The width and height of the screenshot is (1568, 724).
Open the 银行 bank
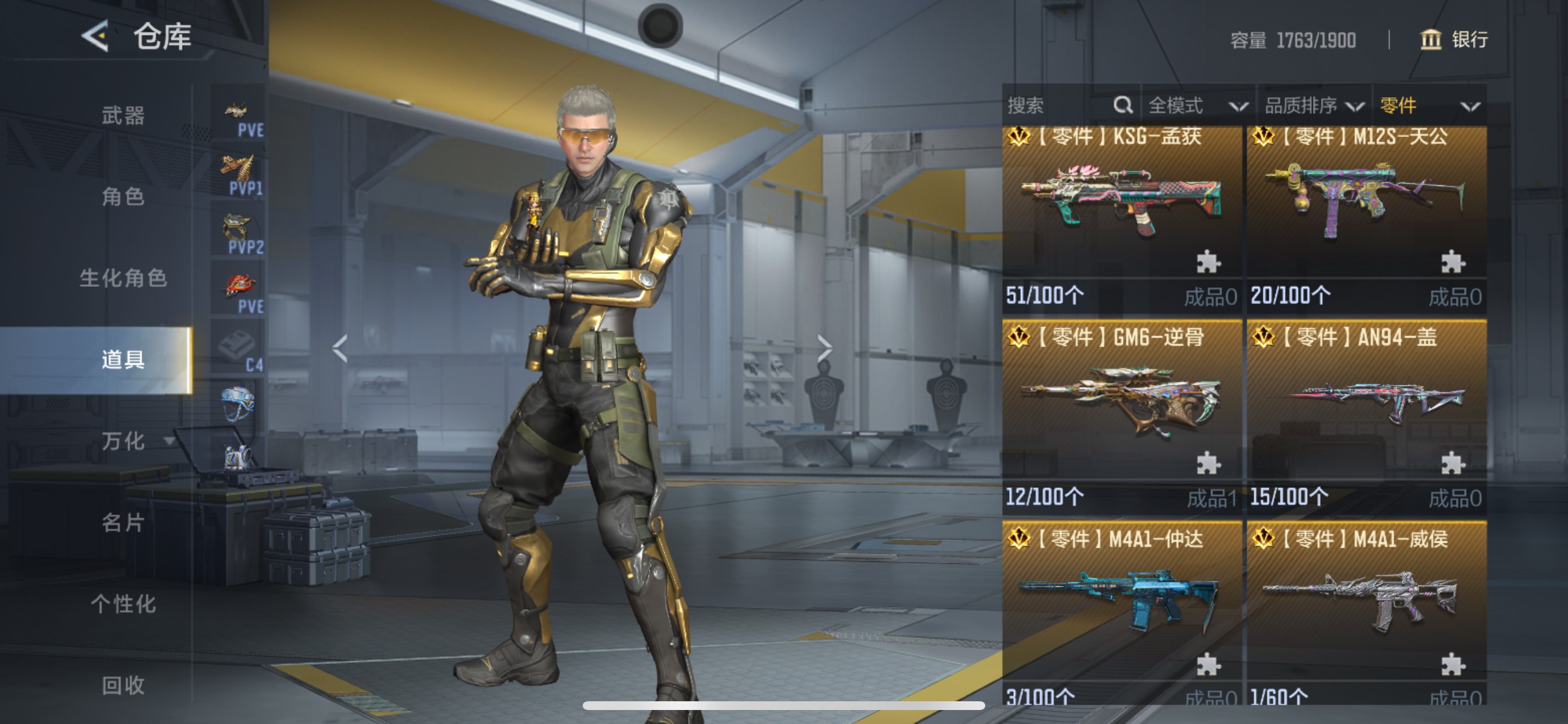pos(1454,40)
